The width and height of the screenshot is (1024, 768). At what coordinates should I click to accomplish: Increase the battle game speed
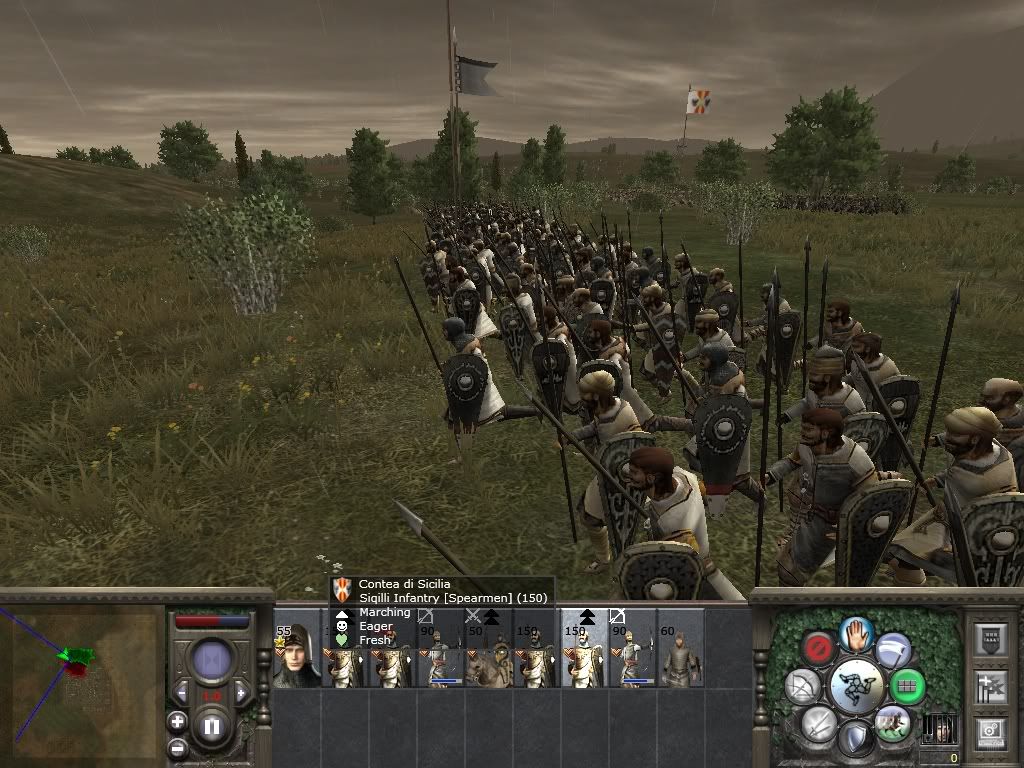[x=242, y=693]
